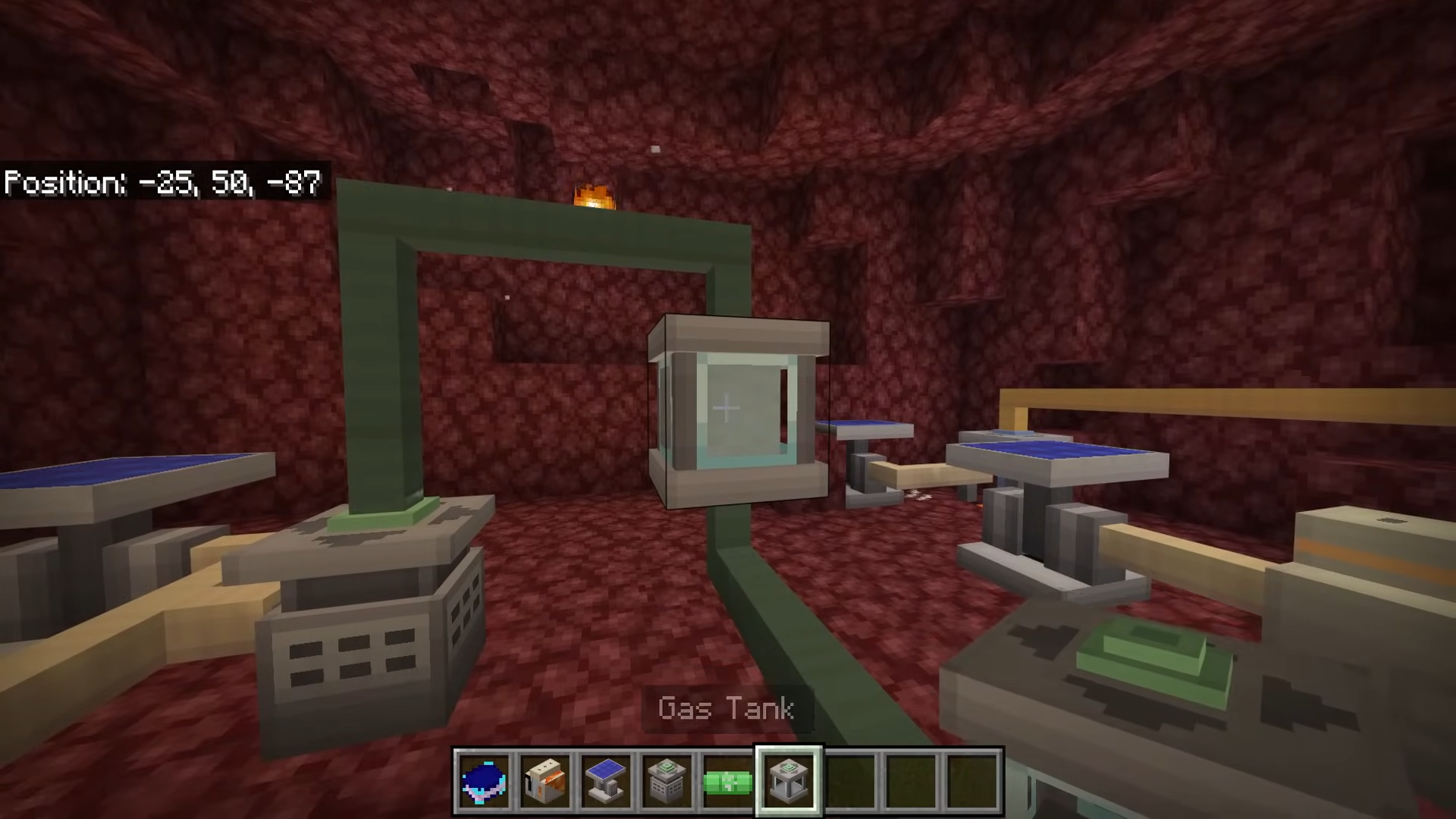Select the blue dome item in hotbar
The height and width of the screenshot is (819, 1456).
pyautogui.click(x=485, y=782)
